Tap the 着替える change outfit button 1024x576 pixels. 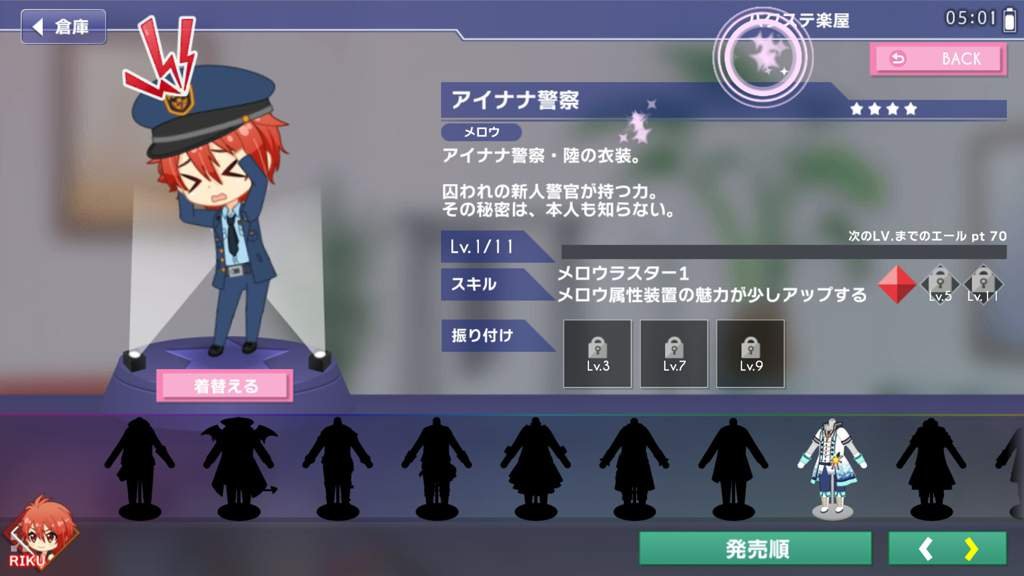[x=225, y=385]
